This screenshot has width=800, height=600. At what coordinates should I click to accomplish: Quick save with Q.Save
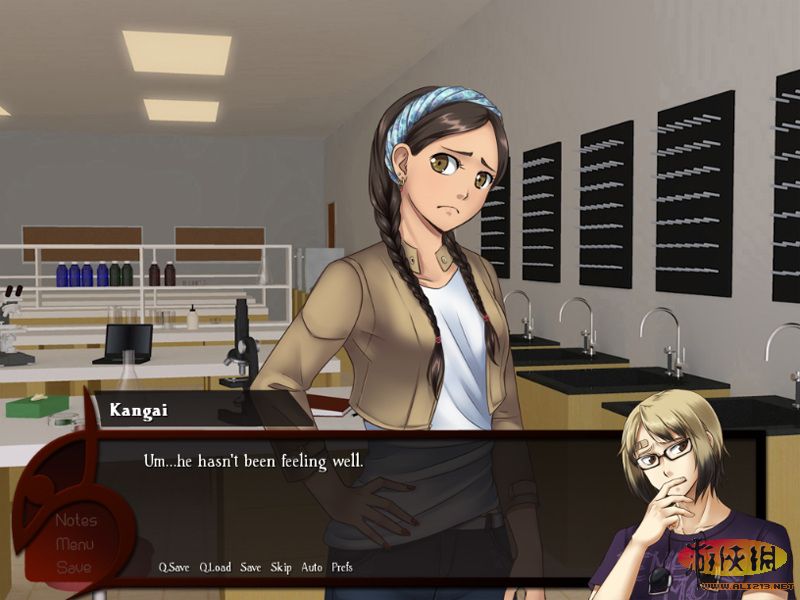point(174,567)
